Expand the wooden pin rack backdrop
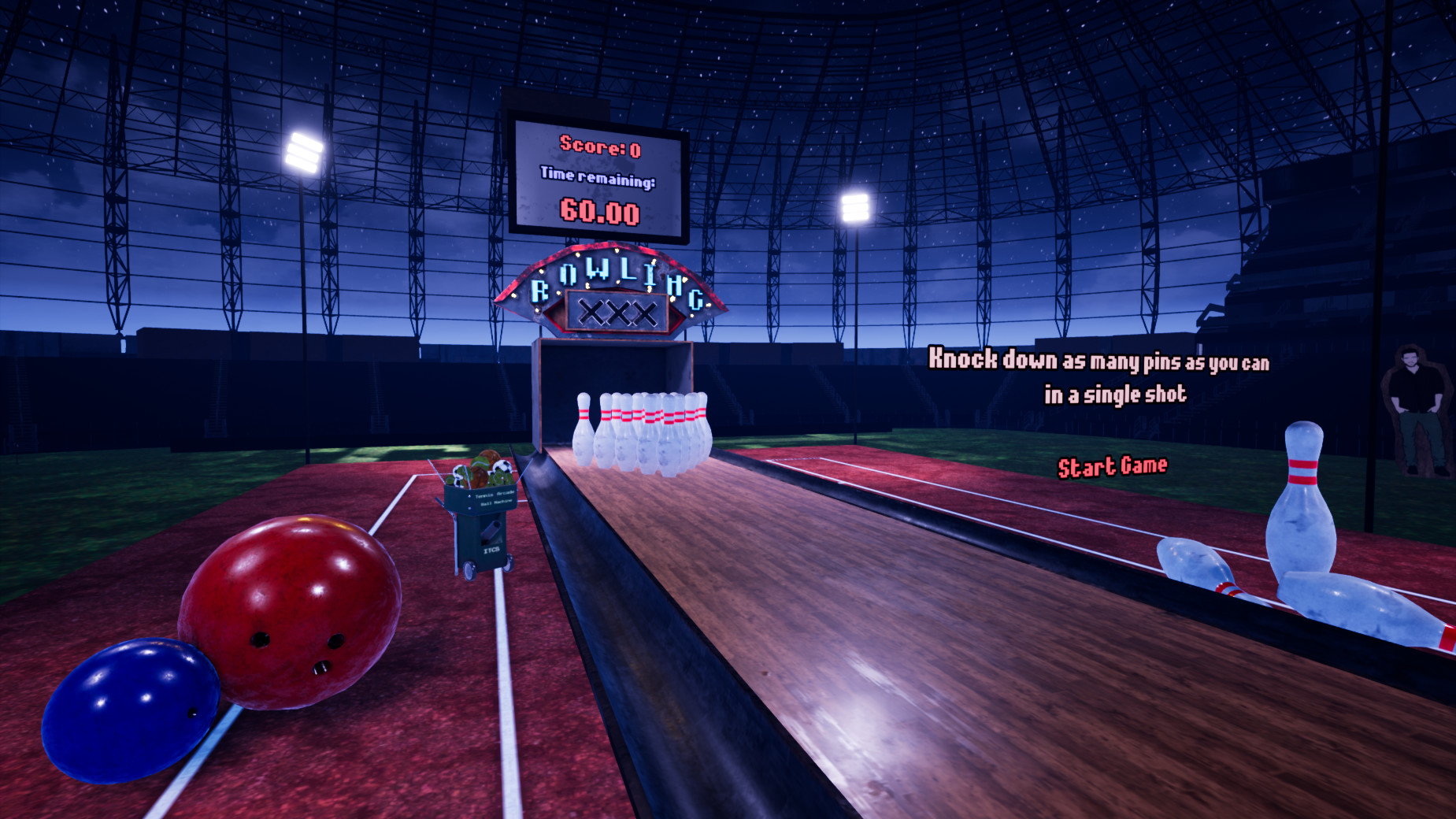 (x=614, y=370)
